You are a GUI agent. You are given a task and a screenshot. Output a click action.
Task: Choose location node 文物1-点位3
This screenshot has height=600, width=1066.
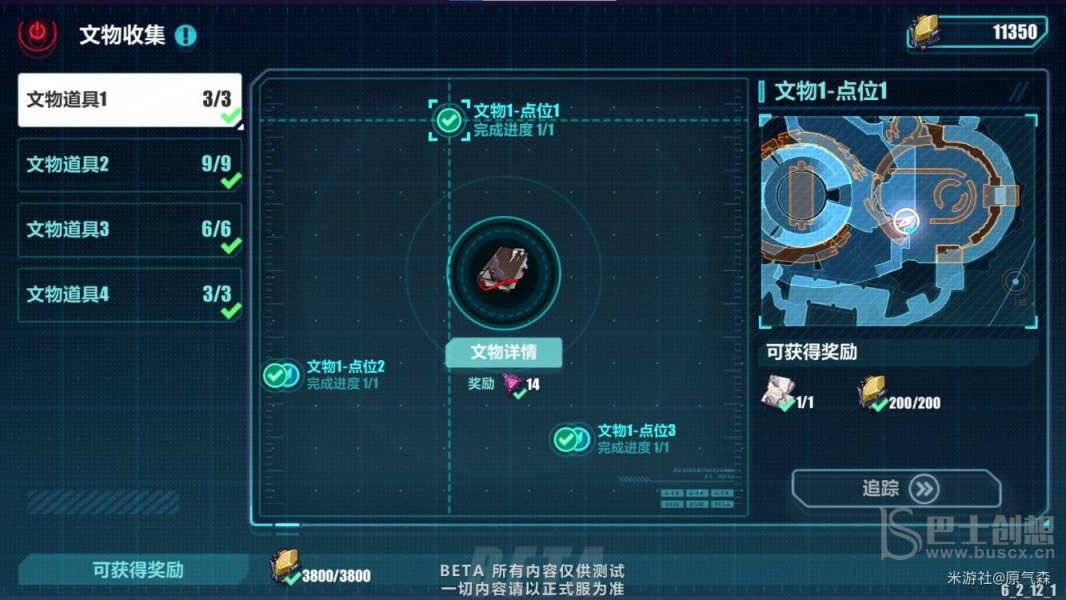click(x=570, y=439)
